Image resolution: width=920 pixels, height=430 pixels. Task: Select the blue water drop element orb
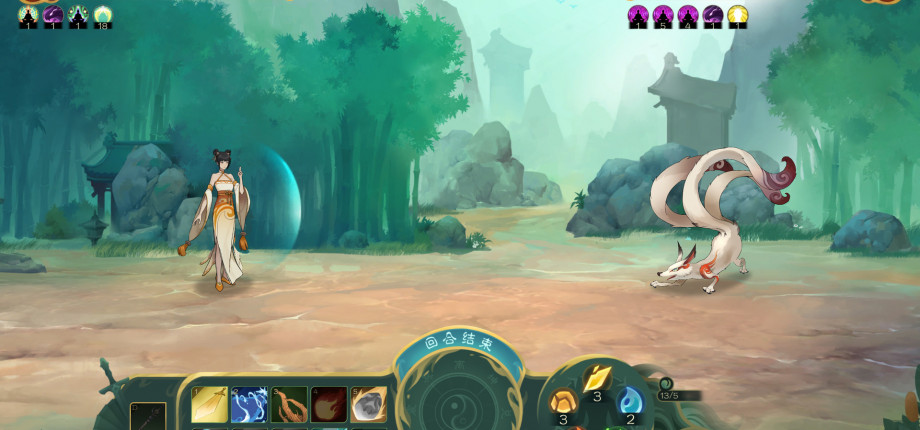[x=630, y=402]
